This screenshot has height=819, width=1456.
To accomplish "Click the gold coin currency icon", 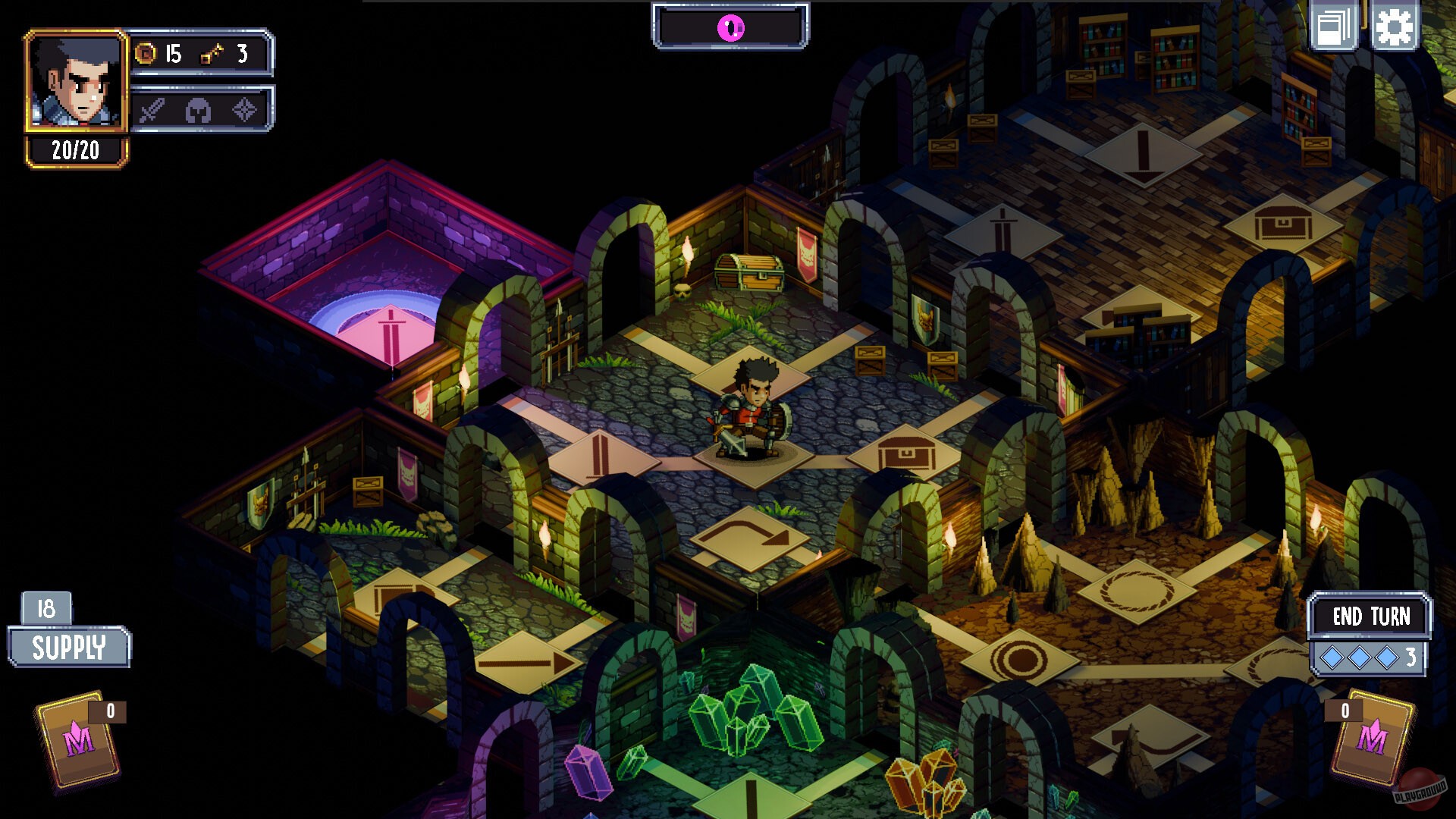I will point(144,54).
